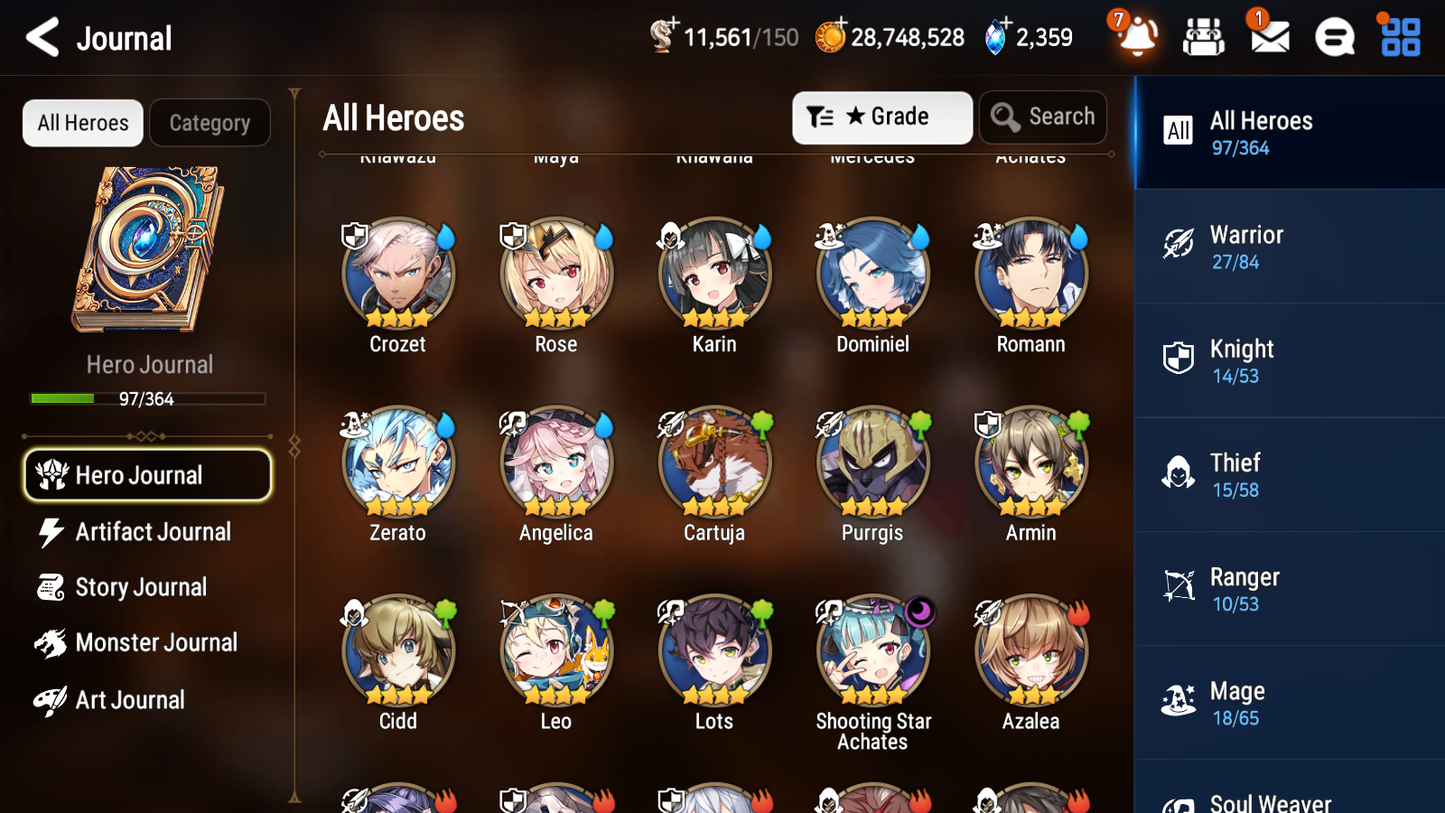
Task: Open Zerato's hero portrait
Action: click(397, 463)
